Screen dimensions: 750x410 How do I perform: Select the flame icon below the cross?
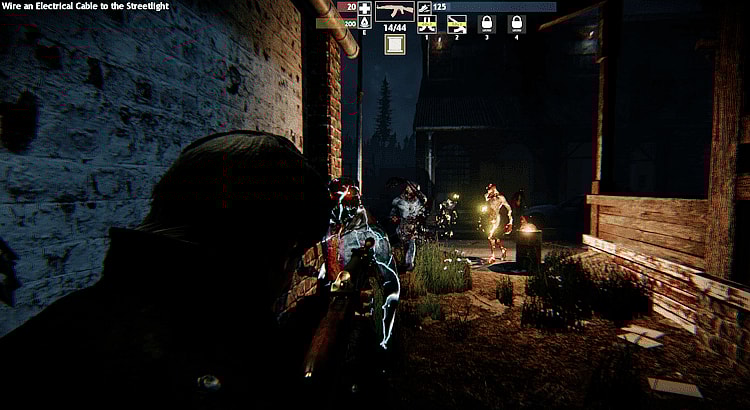pyautogui.click(x=364, y=22)
